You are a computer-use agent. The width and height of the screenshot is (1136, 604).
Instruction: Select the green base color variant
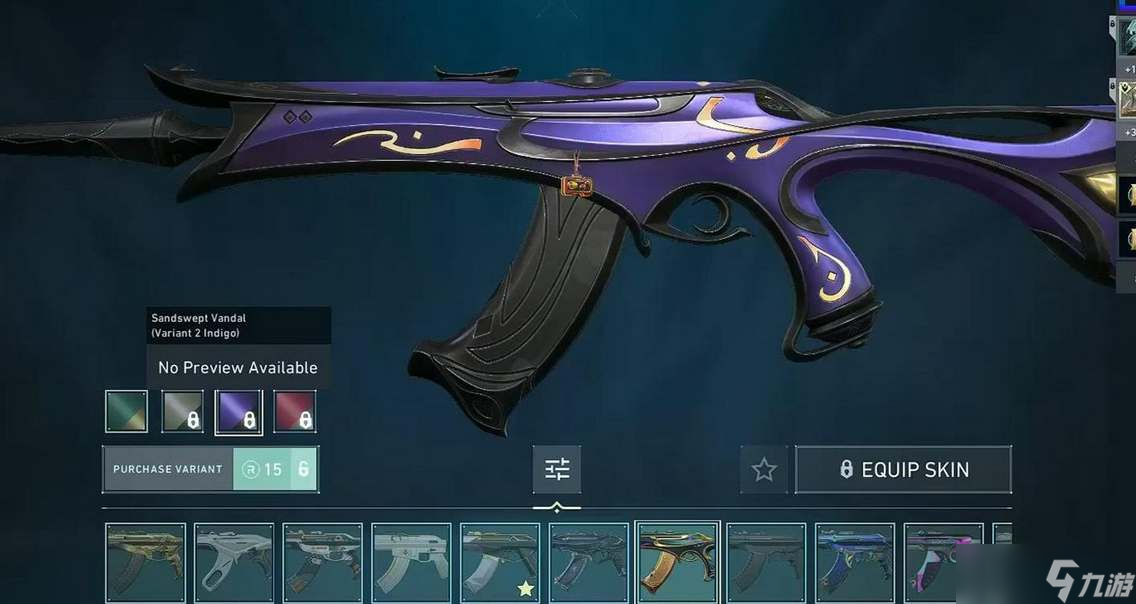point(127,411)
